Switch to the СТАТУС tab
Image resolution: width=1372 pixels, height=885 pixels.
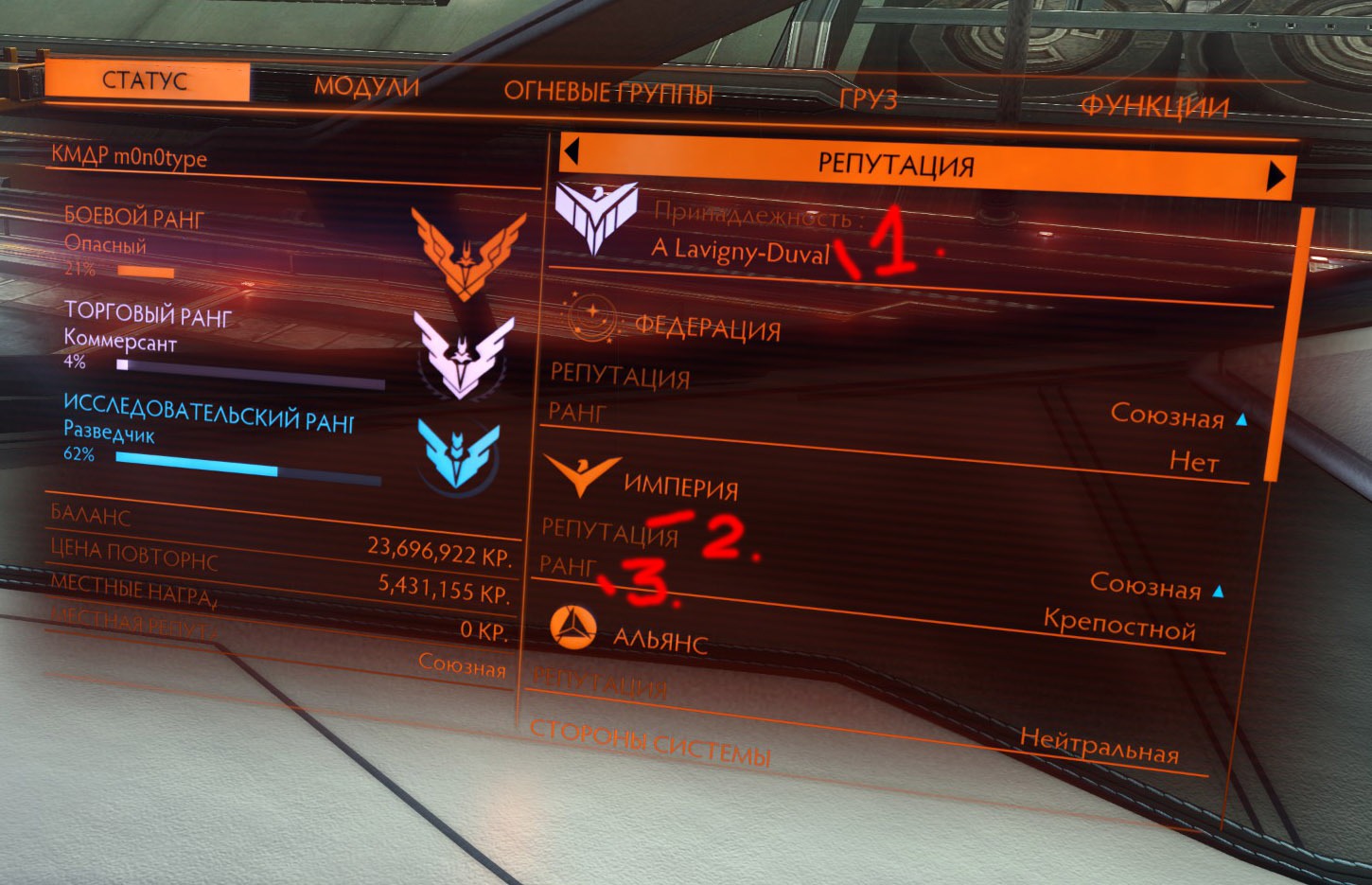(147, 81)
